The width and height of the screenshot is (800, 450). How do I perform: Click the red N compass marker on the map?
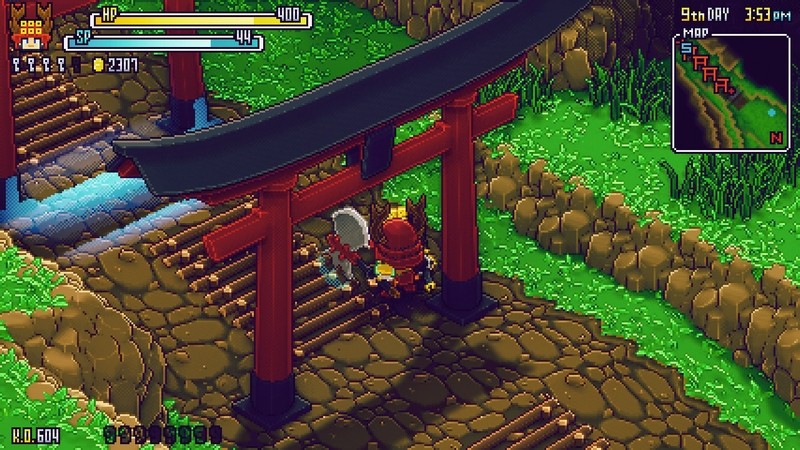click(x=774, y=136)
